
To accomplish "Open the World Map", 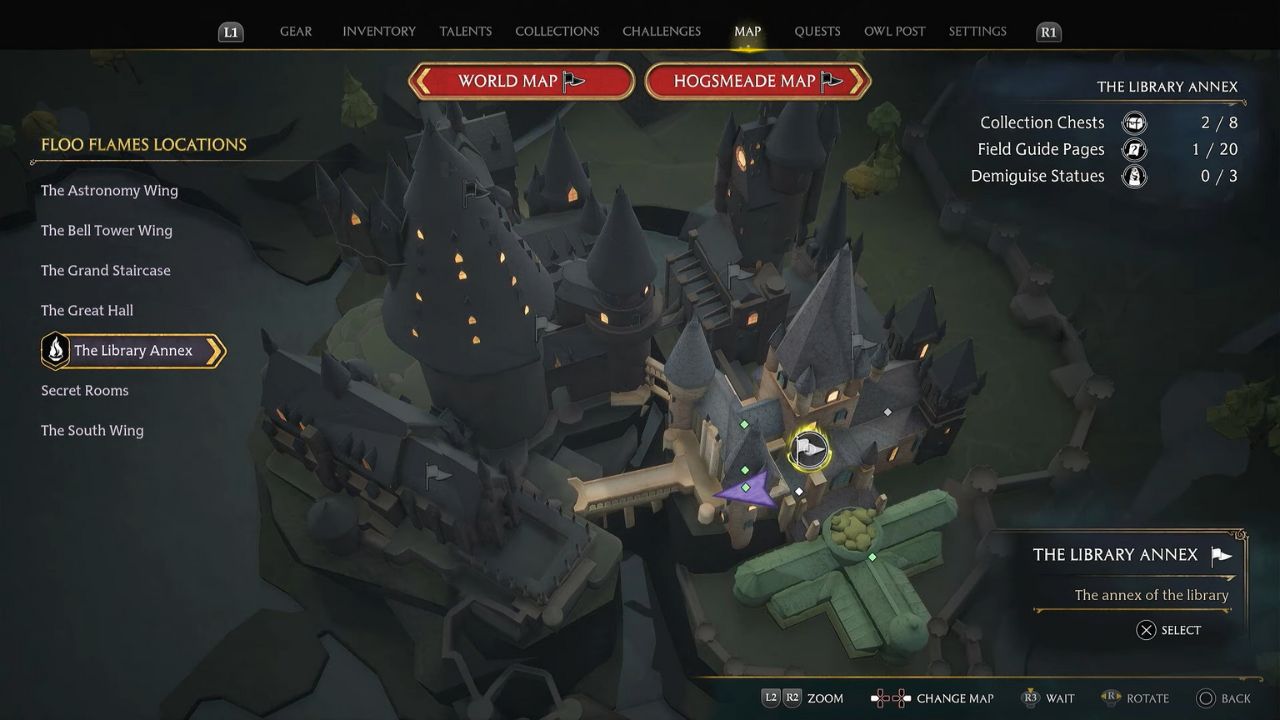I will (x=520, y=80).
